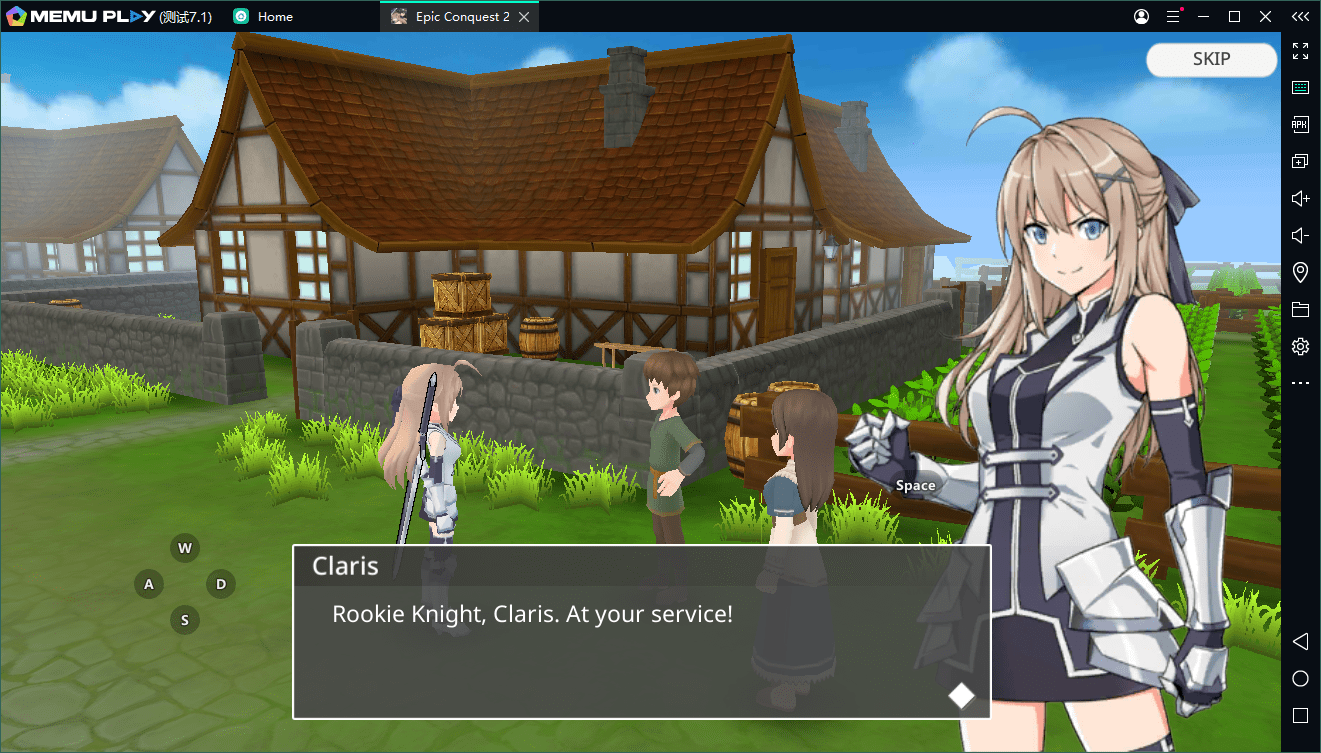The image size is (1321, 753).
Task: Open the emulator settings gear icon
Action: [x=1300, y=347]
